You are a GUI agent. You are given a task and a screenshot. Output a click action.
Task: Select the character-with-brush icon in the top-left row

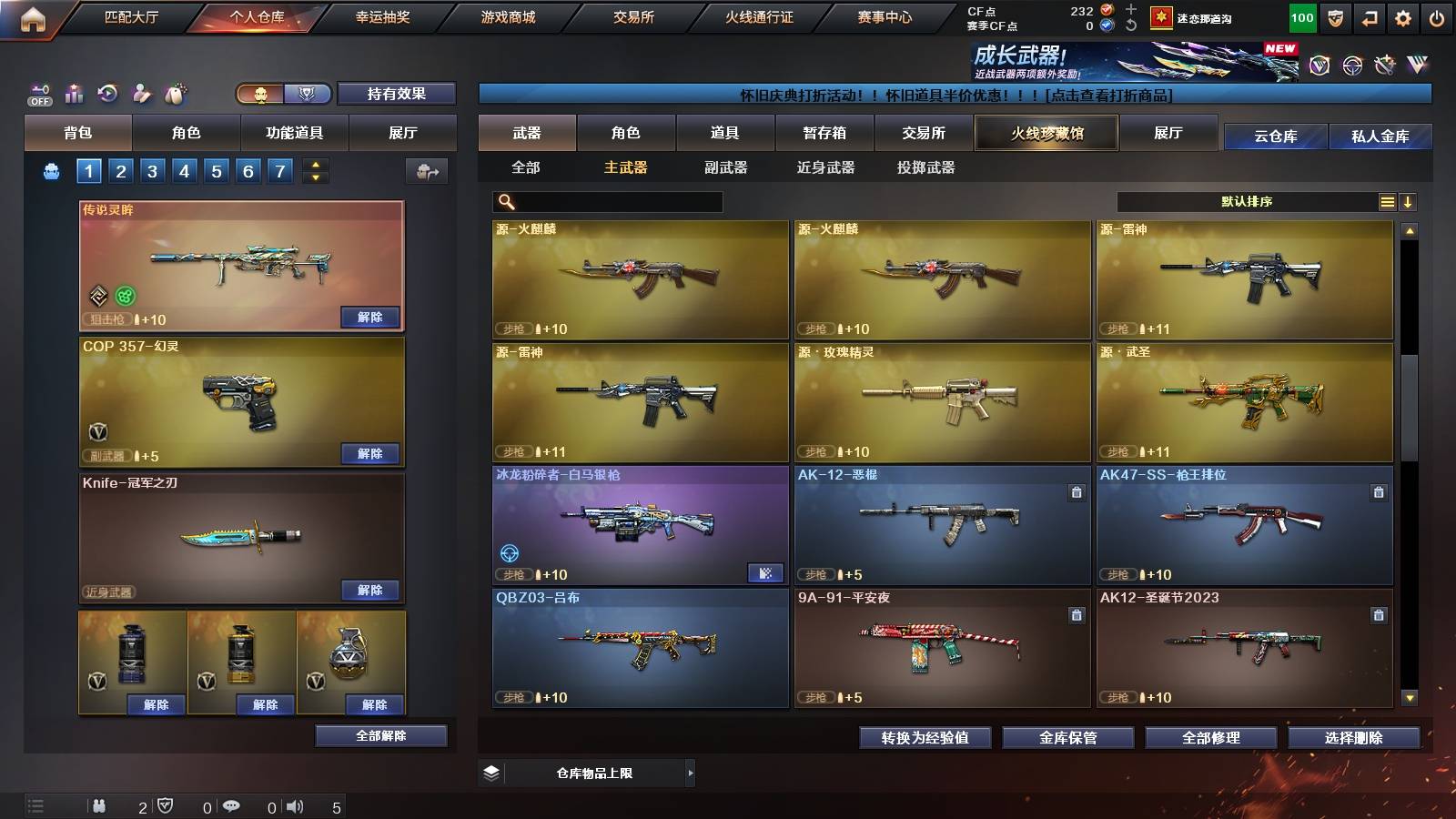coord(142,93)
